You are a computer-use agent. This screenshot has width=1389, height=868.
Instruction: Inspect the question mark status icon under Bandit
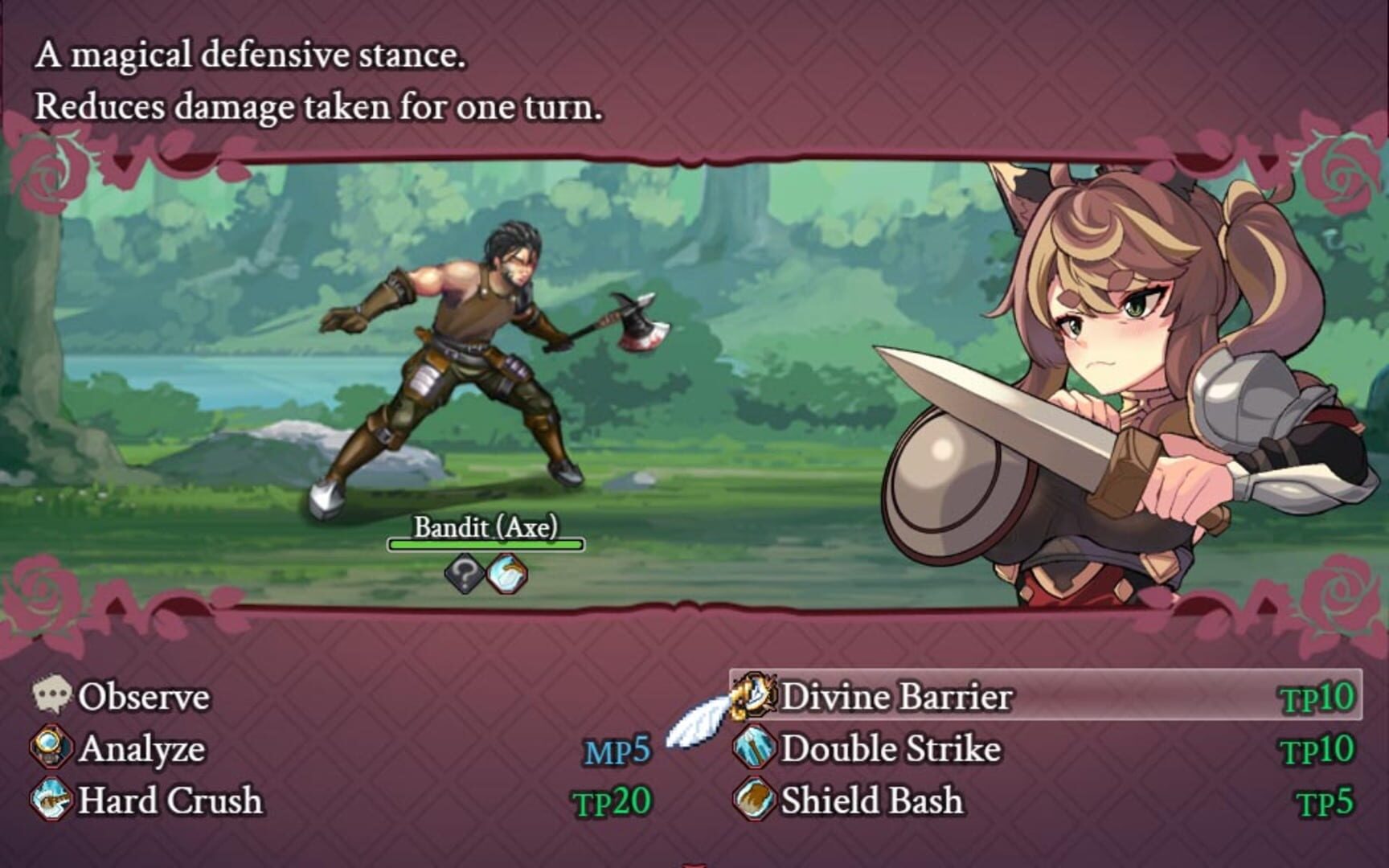(465, 572)
